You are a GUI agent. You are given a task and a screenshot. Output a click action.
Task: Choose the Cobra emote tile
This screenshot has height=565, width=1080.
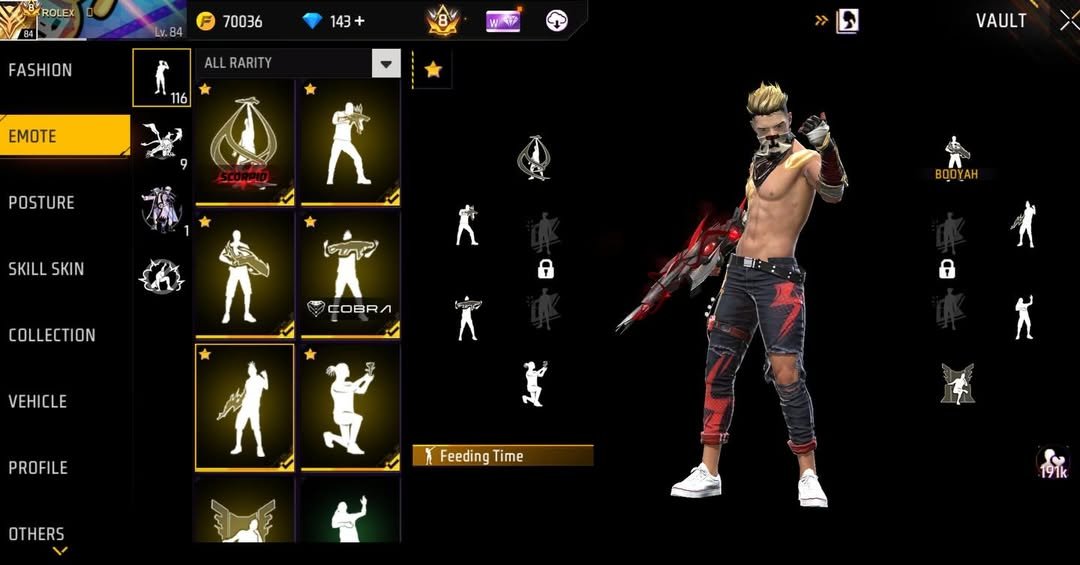point(350,275)
